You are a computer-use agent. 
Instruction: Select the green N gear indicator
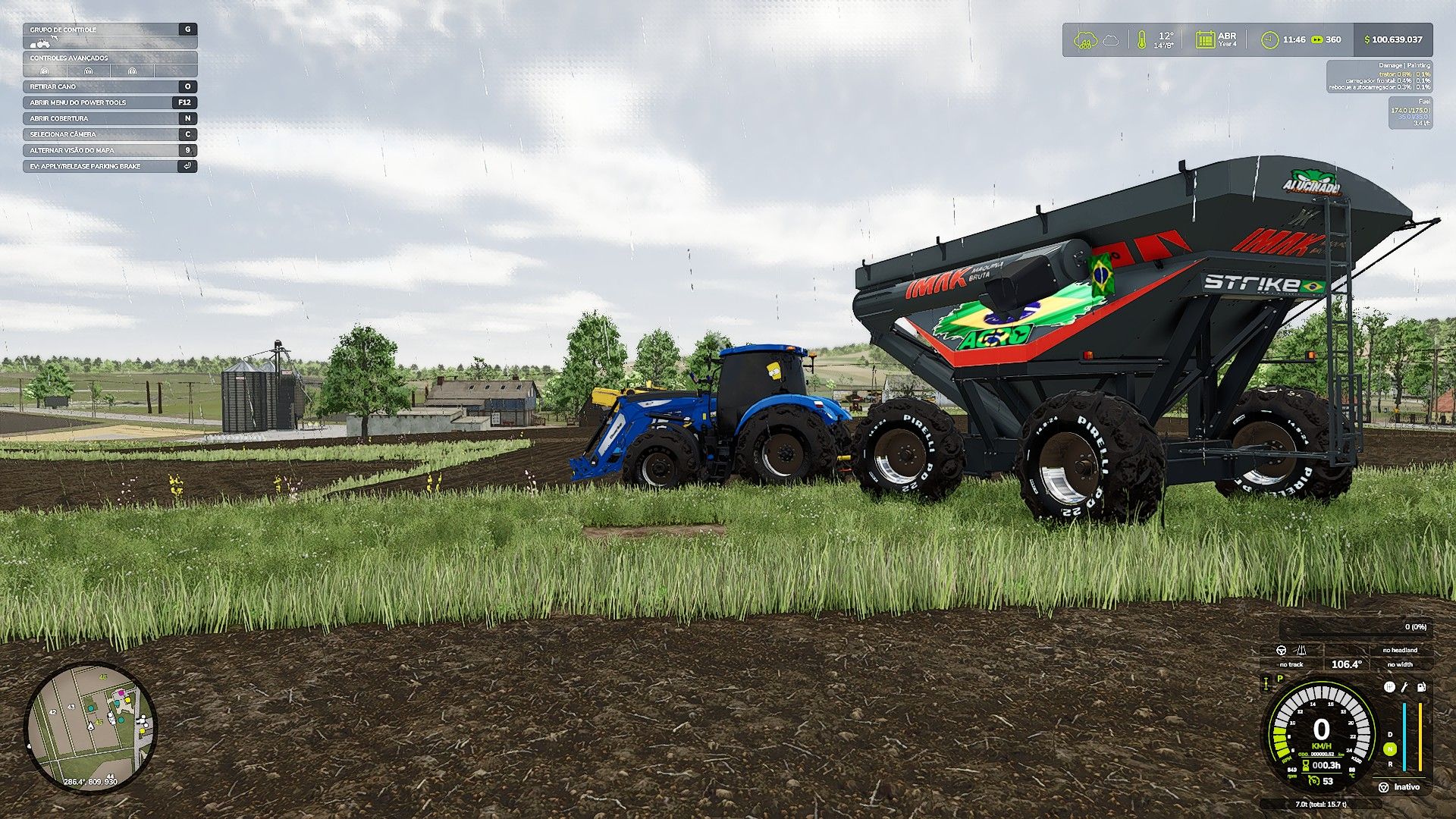pyautogui.click(x=1390, y=749)
